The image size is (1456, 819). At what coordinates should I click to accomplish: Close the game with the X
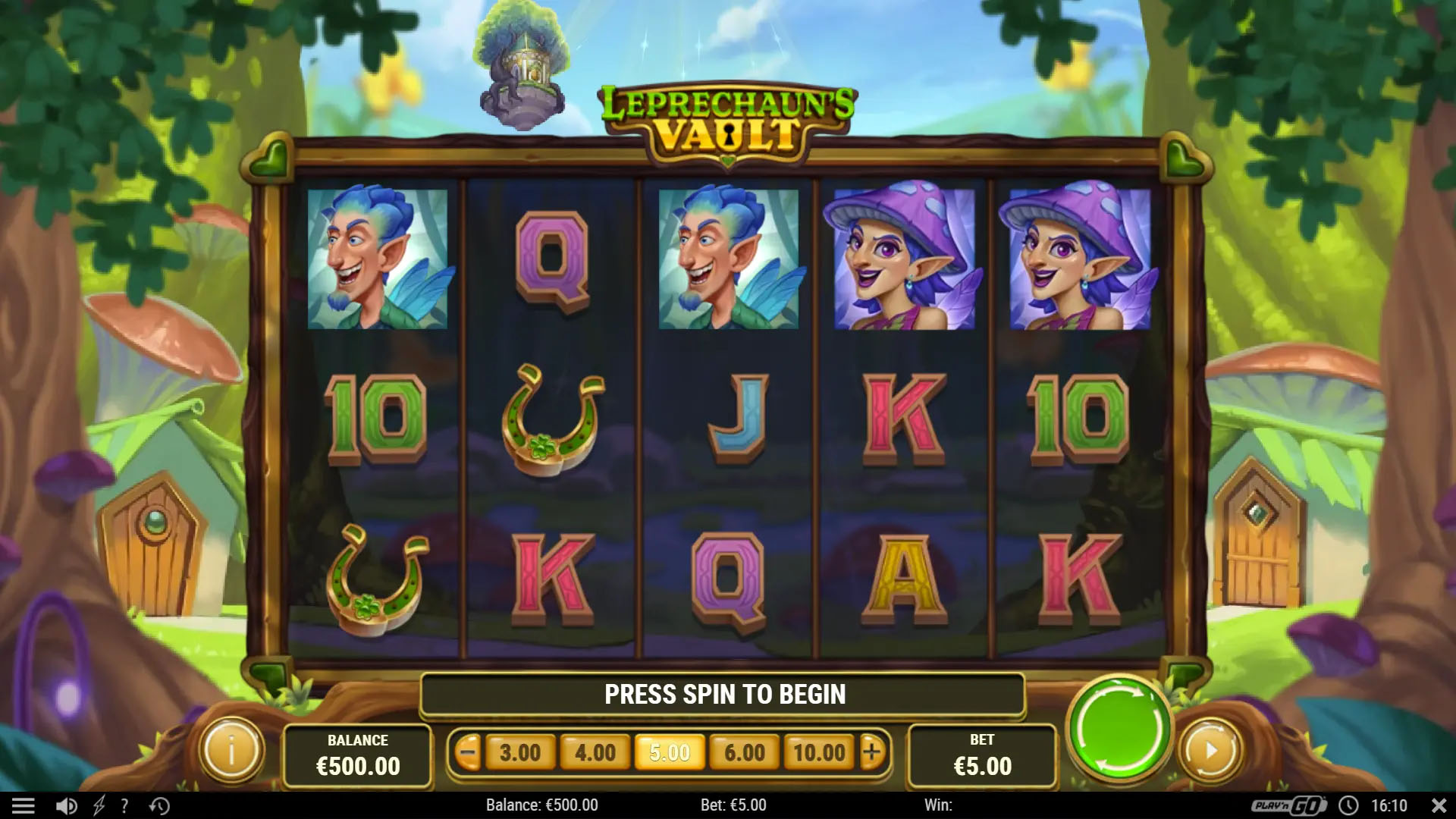point(1439,805)
